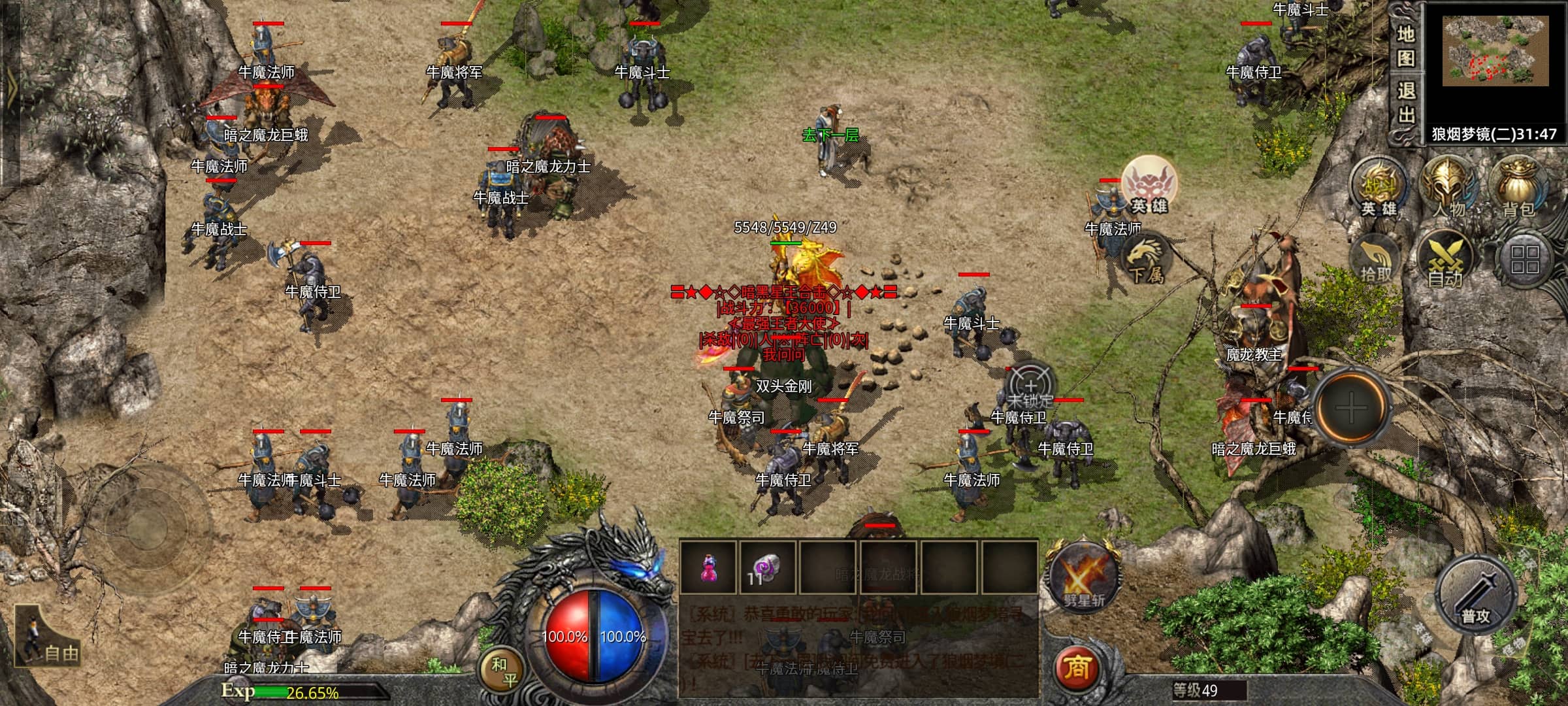Open the 商 shop button
The image size is (1568, 706).
(x=1076, y=667)
